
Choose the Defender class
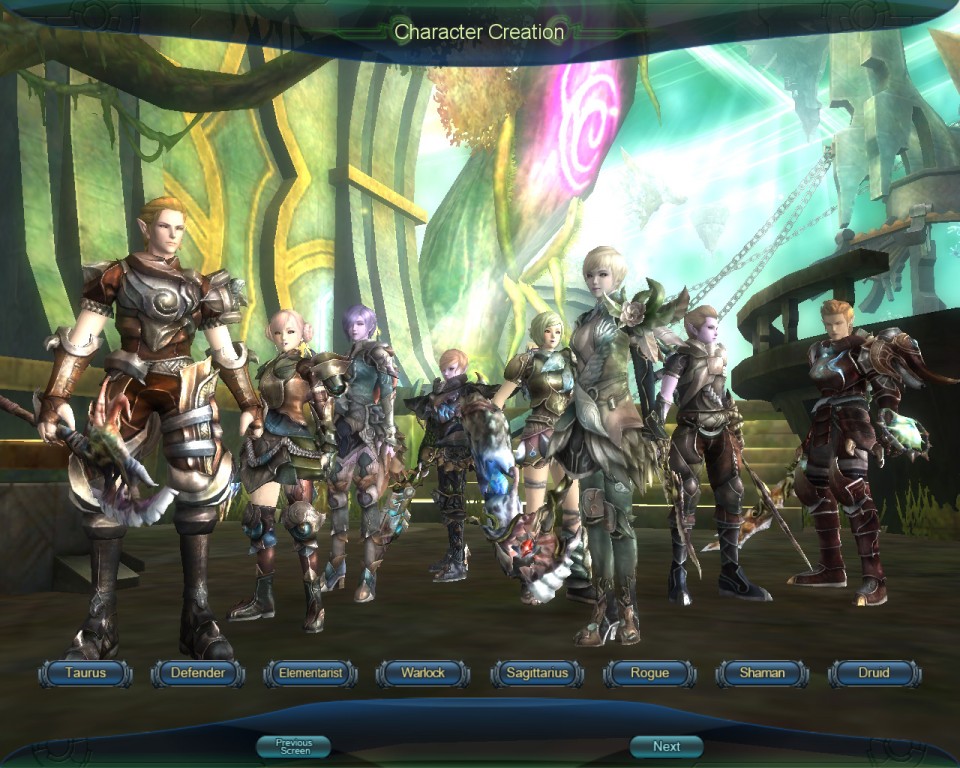[198, 673]
